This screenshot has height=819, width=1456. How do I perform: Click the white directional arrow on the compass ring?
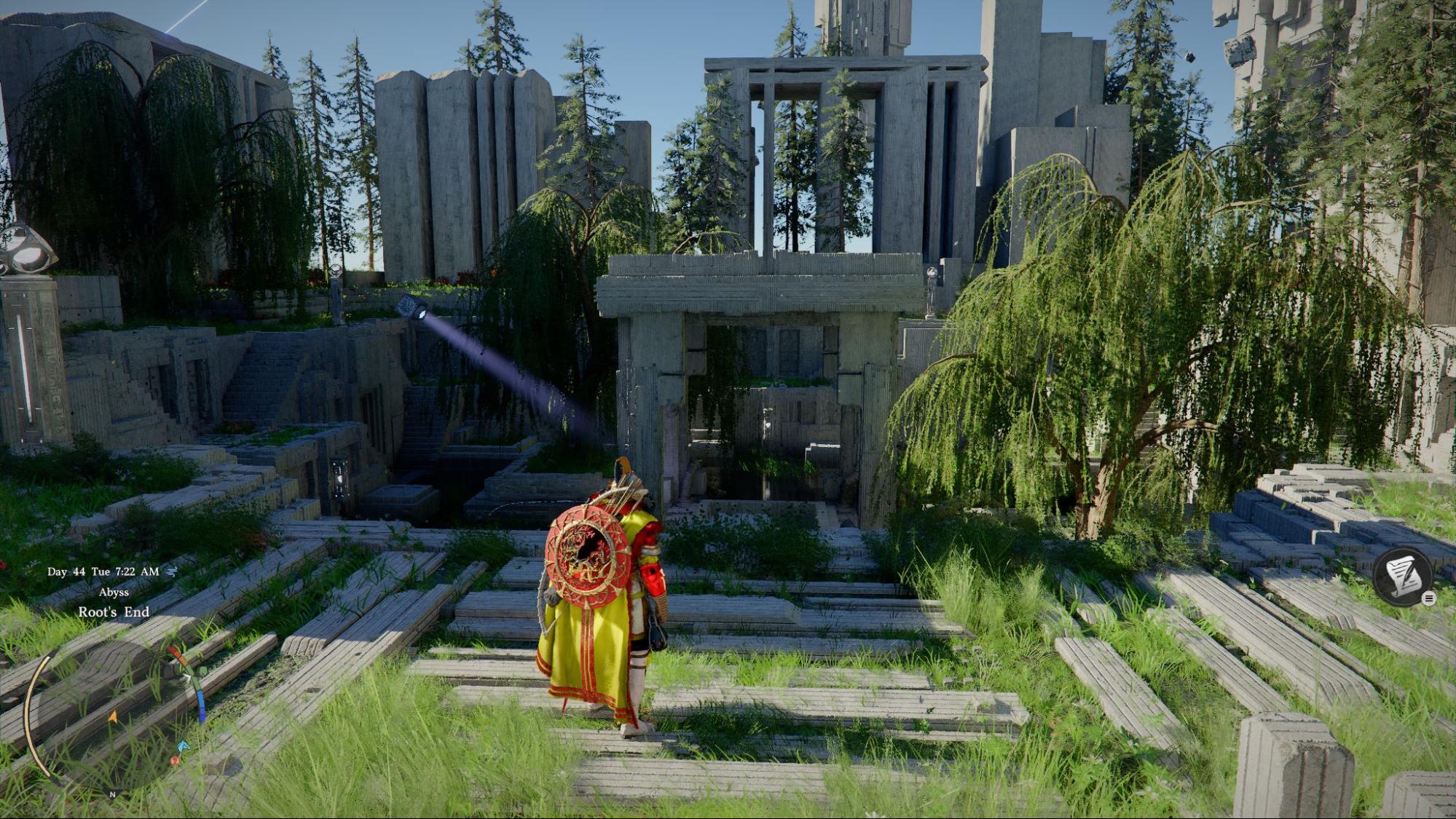pos(188,677)
